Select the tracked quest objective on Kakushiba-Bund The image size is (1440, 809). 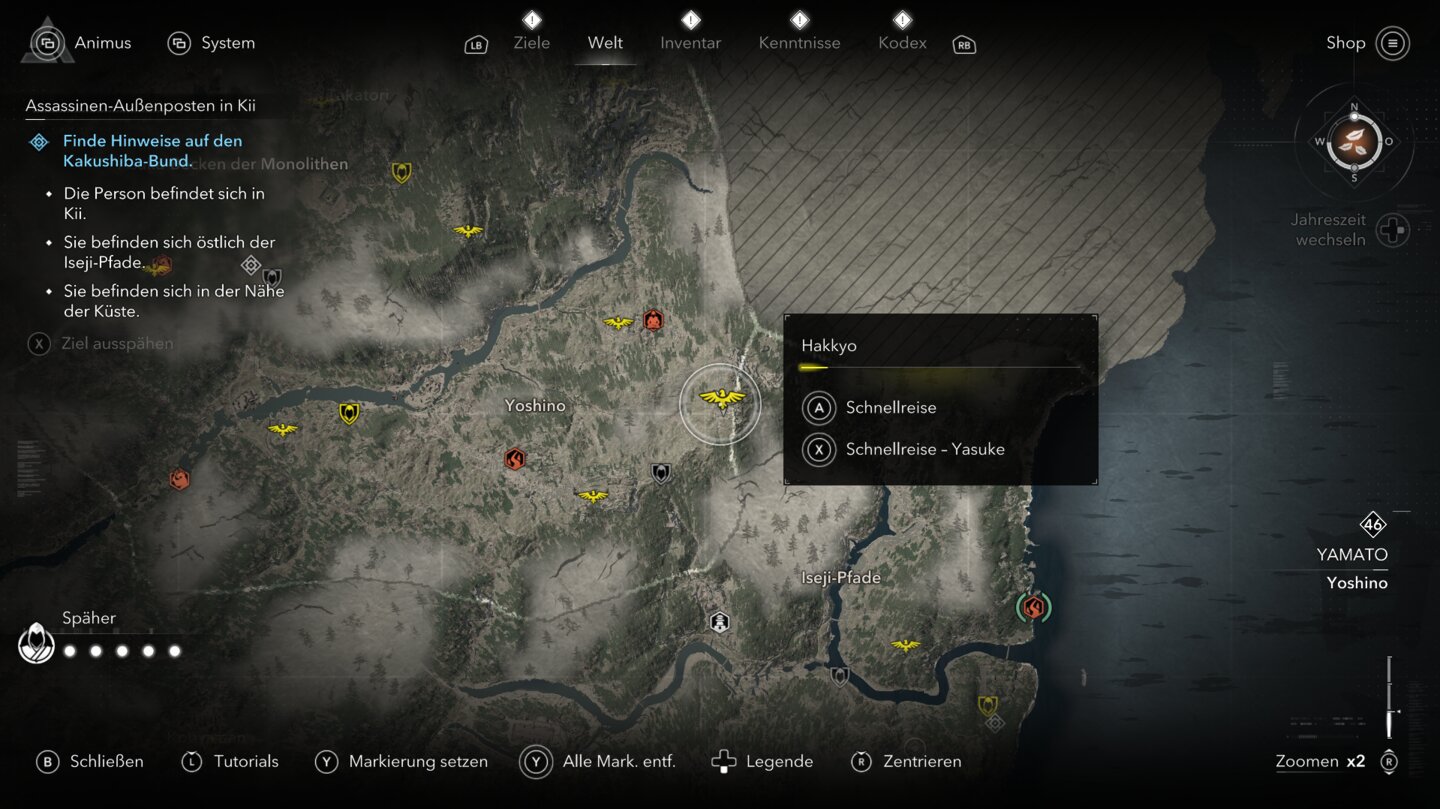[152, 151]
